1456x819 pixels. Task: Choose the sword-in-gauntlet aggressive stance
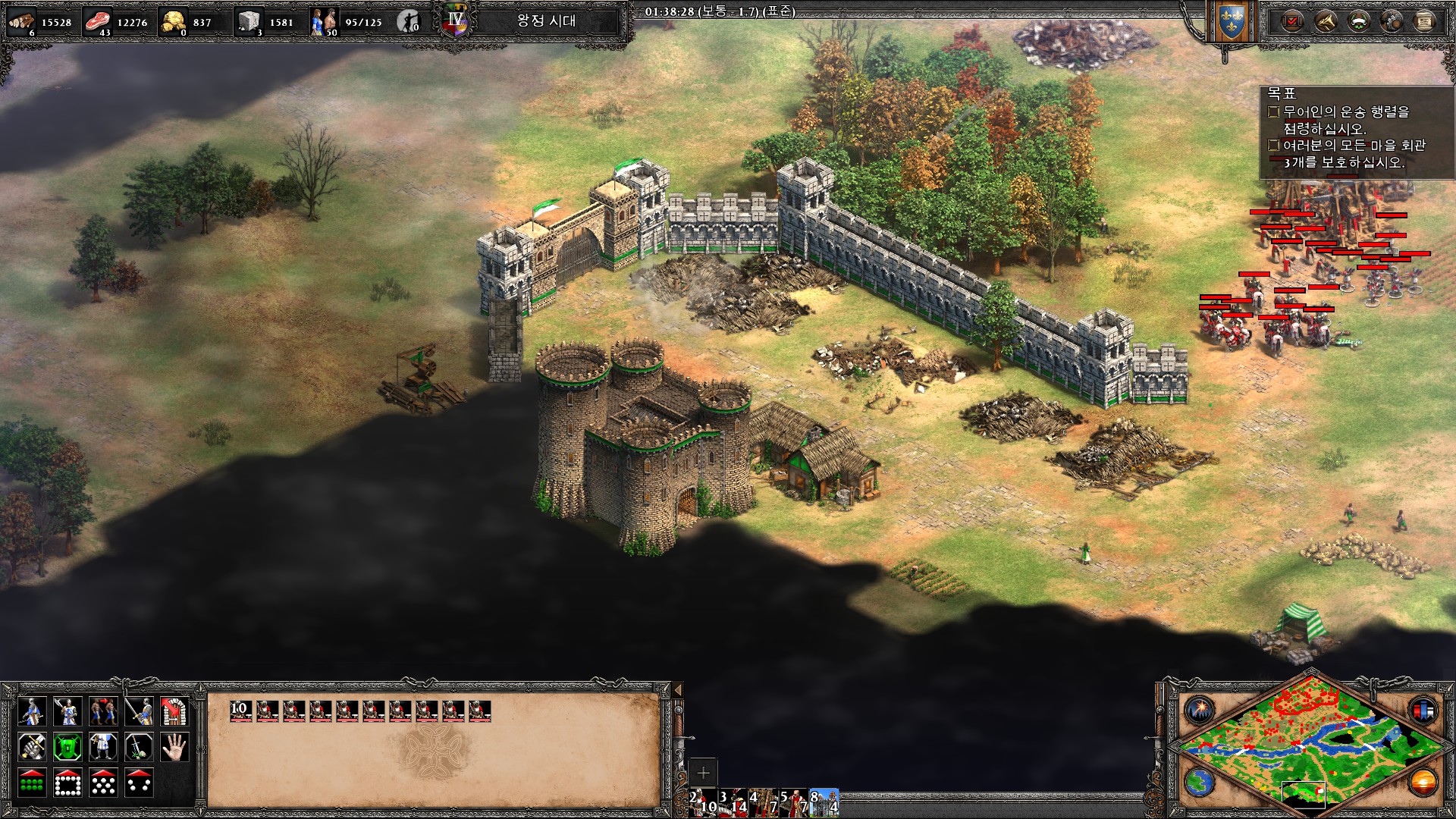(32, 747)
